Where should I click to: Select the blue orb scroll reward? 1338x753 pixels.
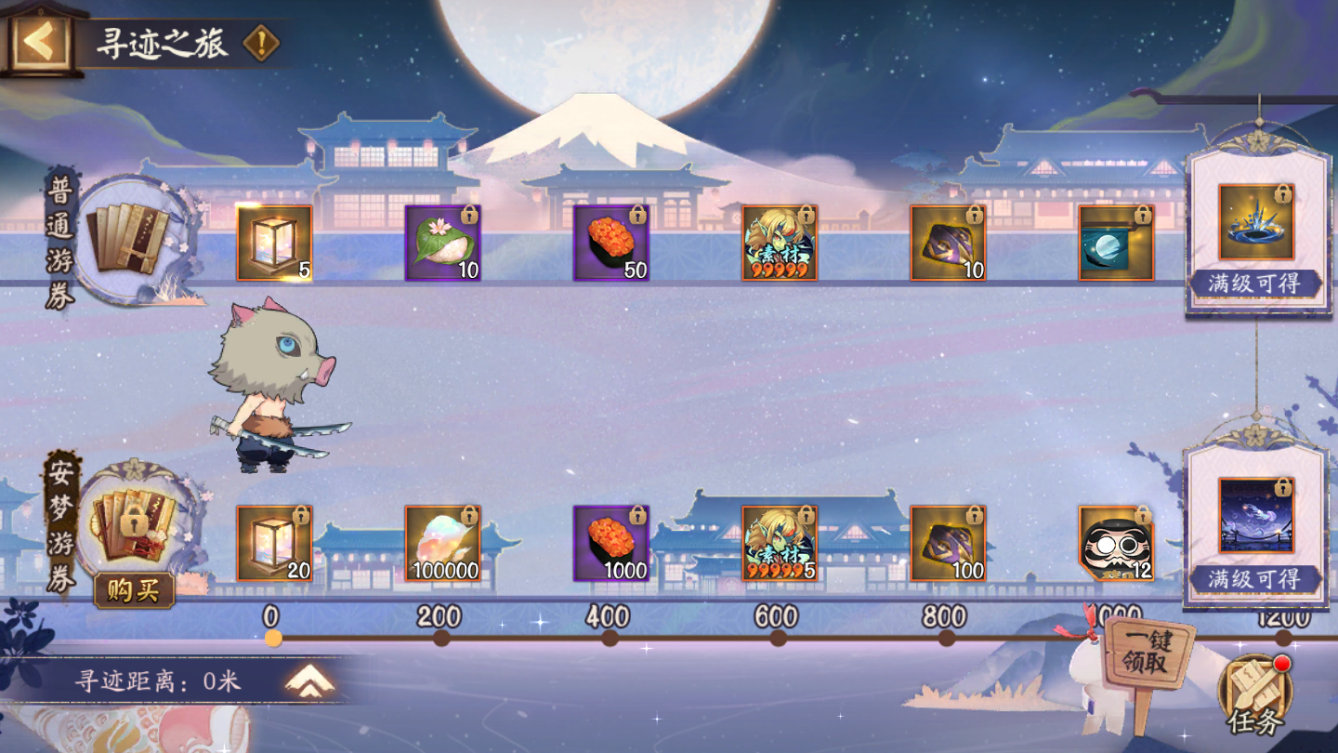(x=1116, y=243)
